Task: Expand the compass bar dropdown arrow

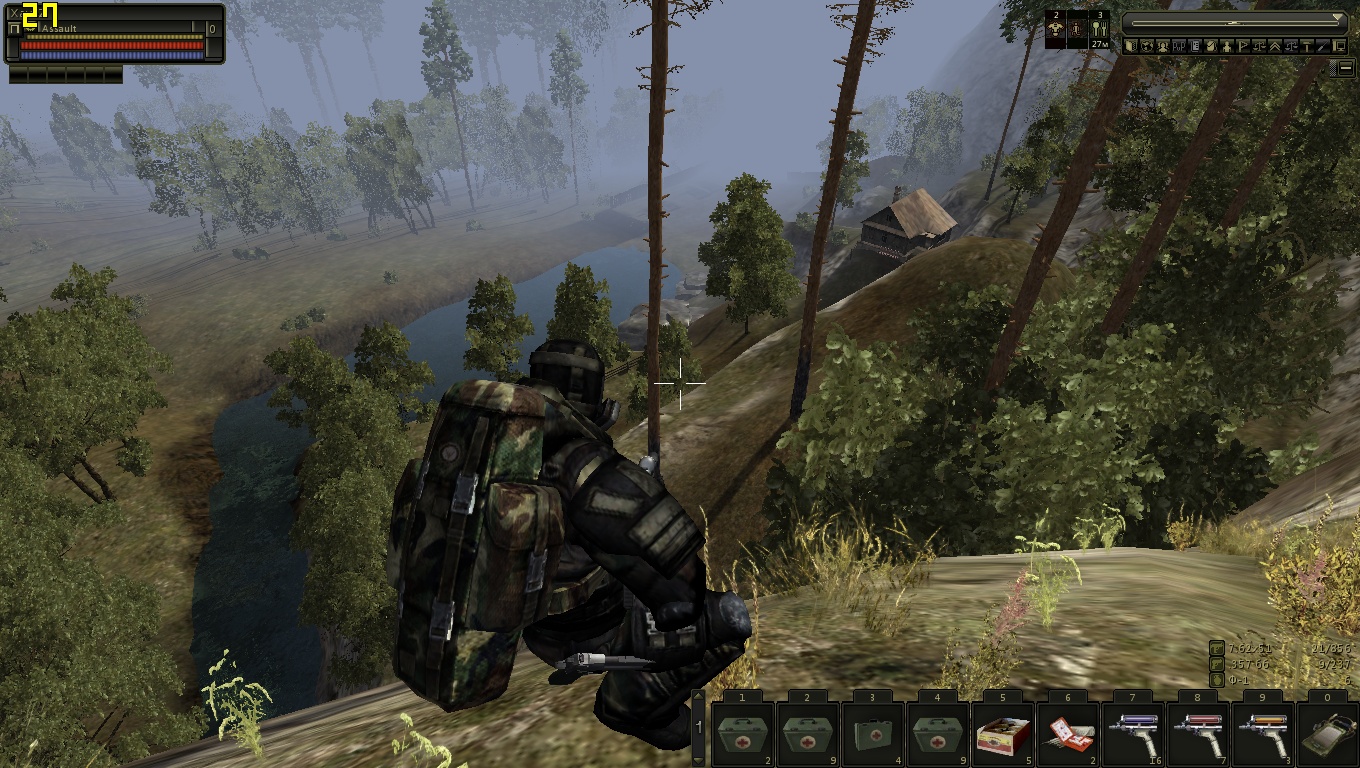Action: coord(1339,18)
